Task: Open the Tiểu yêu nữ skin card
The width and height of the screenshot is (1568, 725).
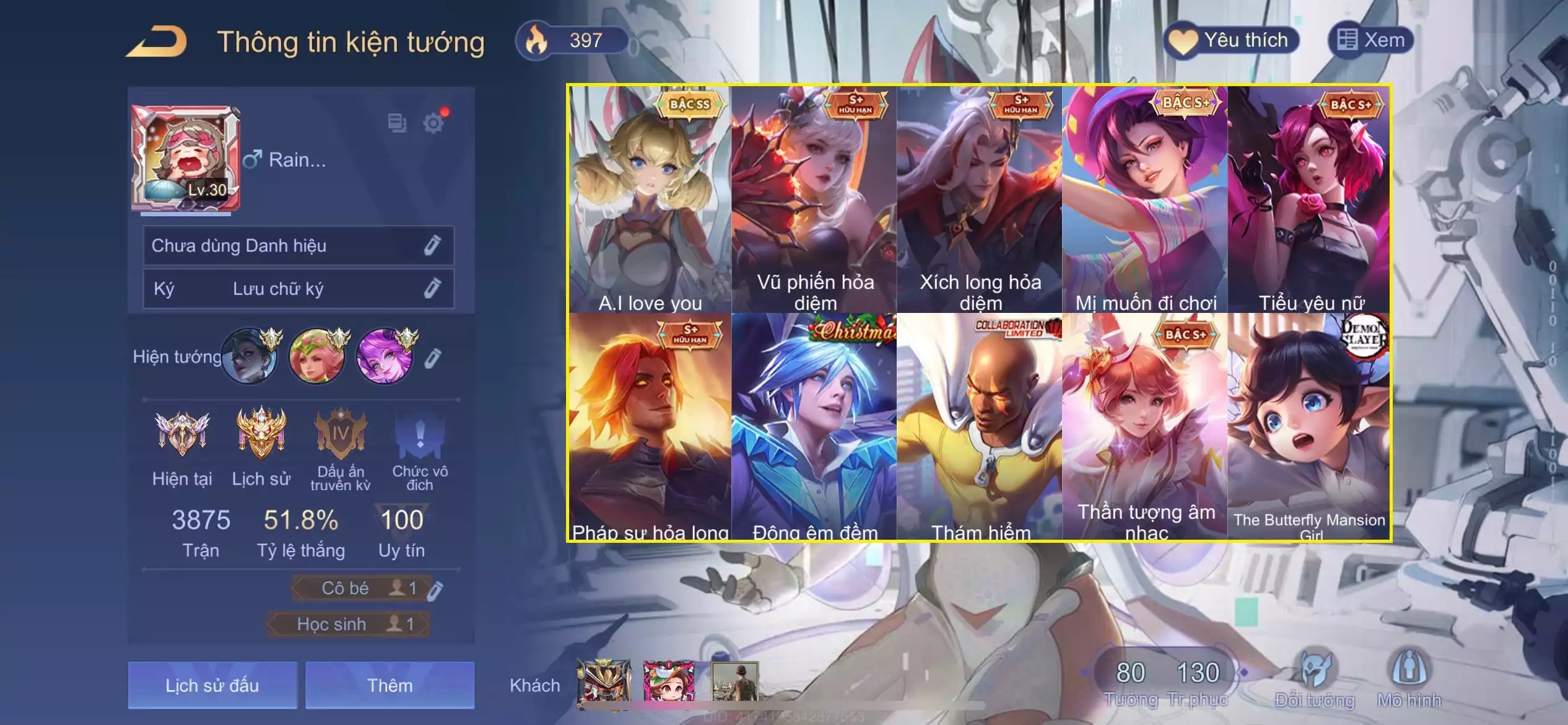Action: point(1310,200)
